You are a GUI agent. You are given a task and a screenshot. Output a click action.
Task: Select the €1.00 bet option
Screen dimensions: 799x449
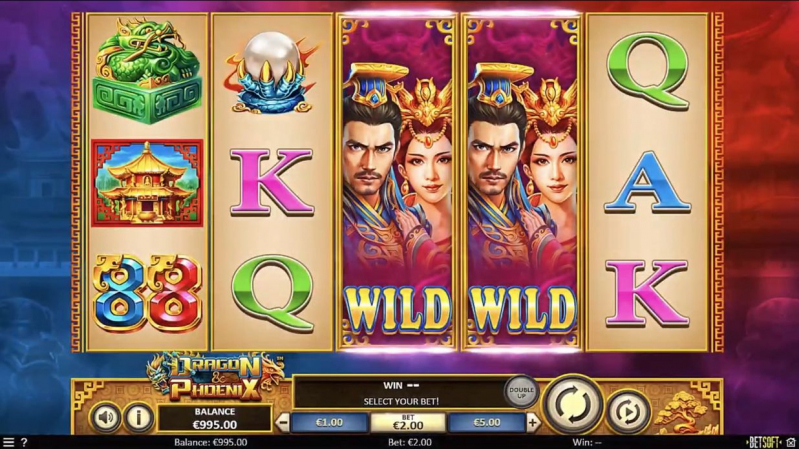click(329, 422)
